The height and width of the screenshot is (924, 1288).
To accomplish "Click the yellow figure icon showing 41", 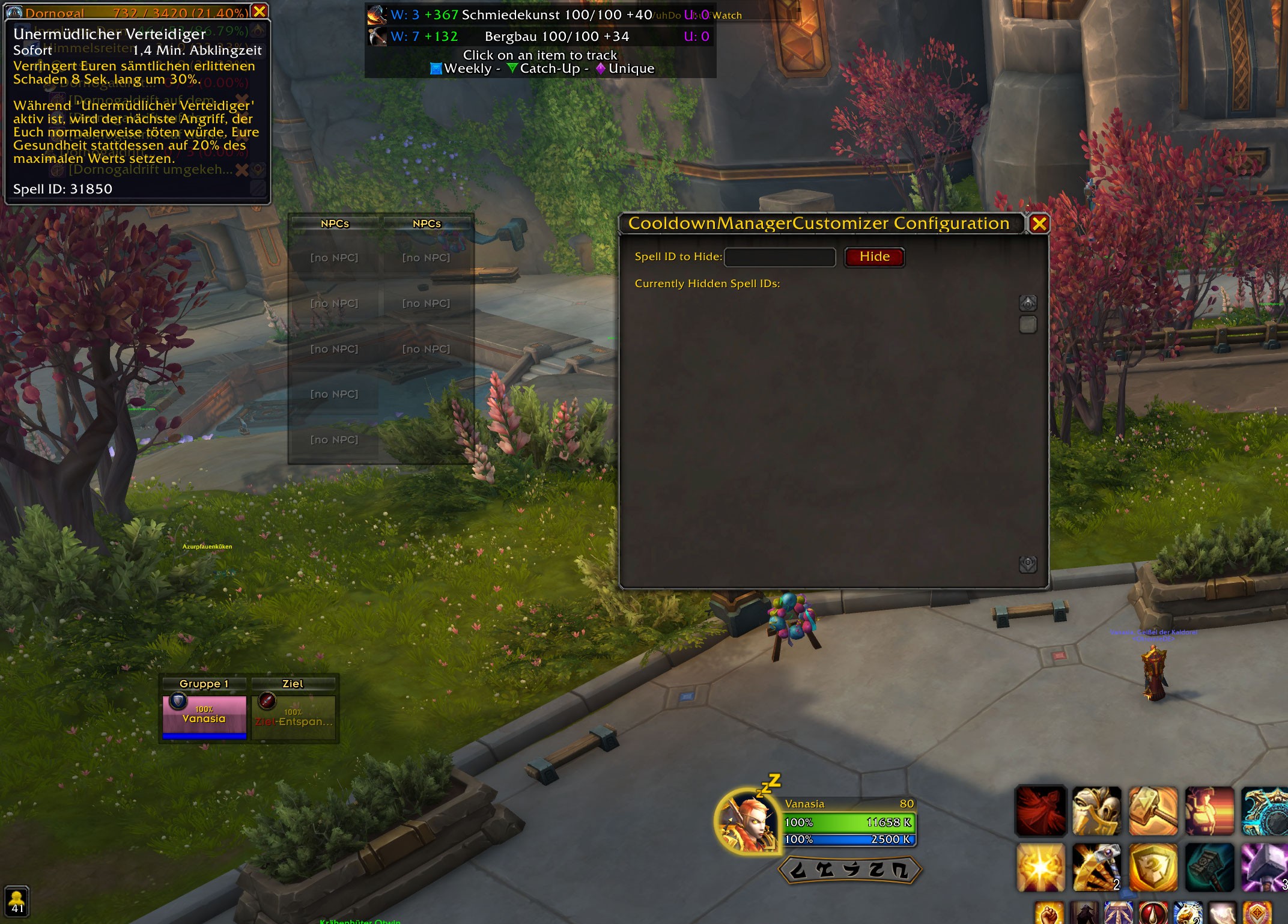I will point(17,901).
